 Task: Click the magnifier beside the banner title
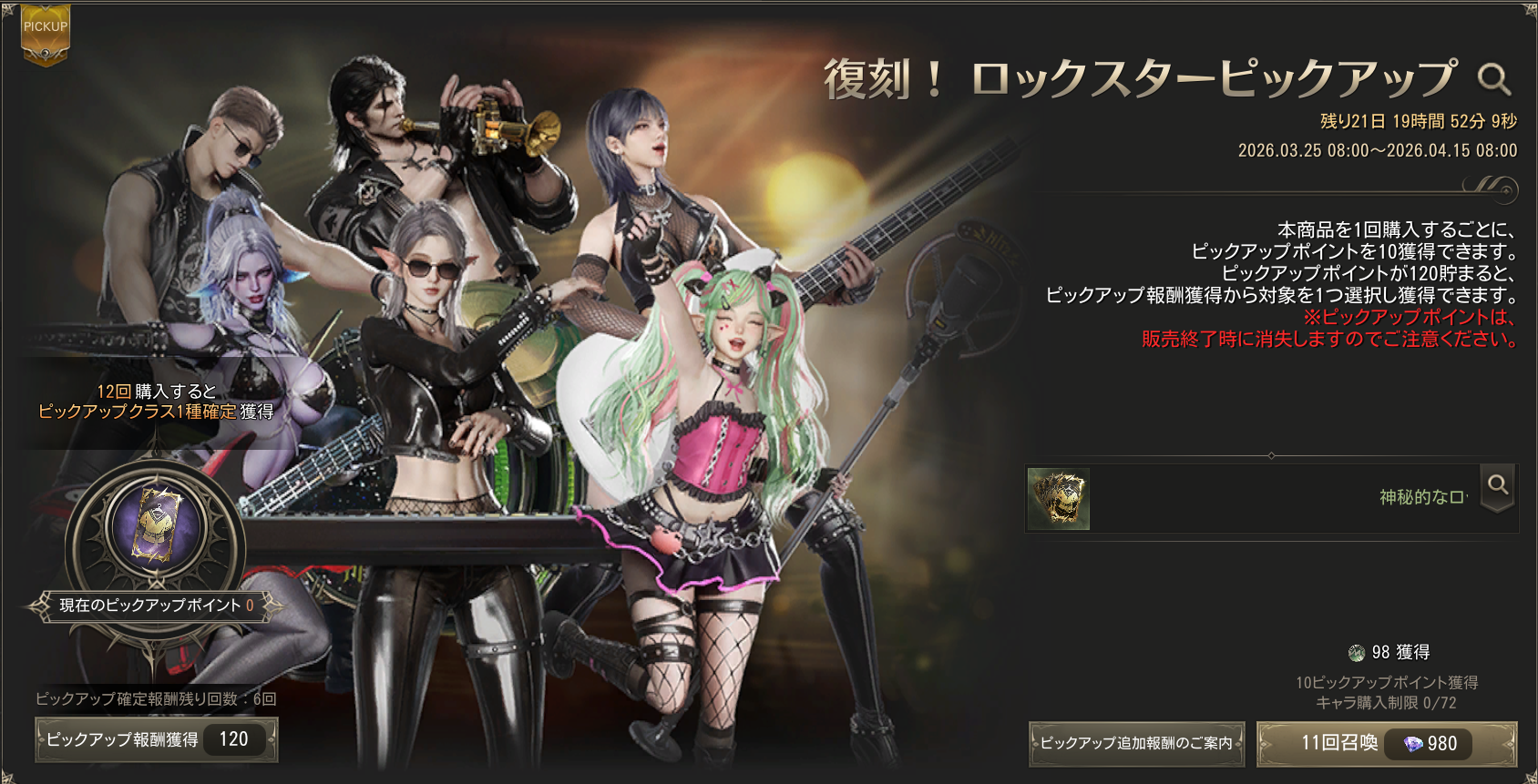coord(1493,80)
